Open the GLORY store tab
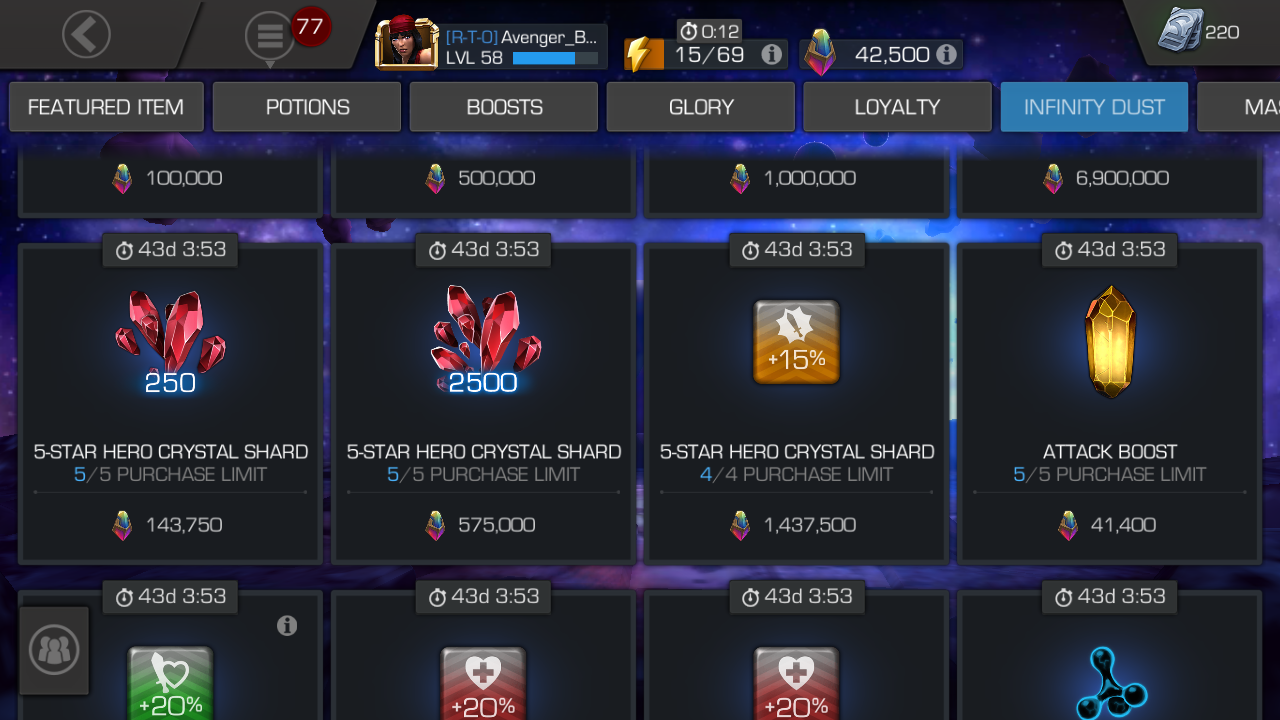Image resolution: width=1280 pixels, height=720 pixels. click(x=700, y=106)
